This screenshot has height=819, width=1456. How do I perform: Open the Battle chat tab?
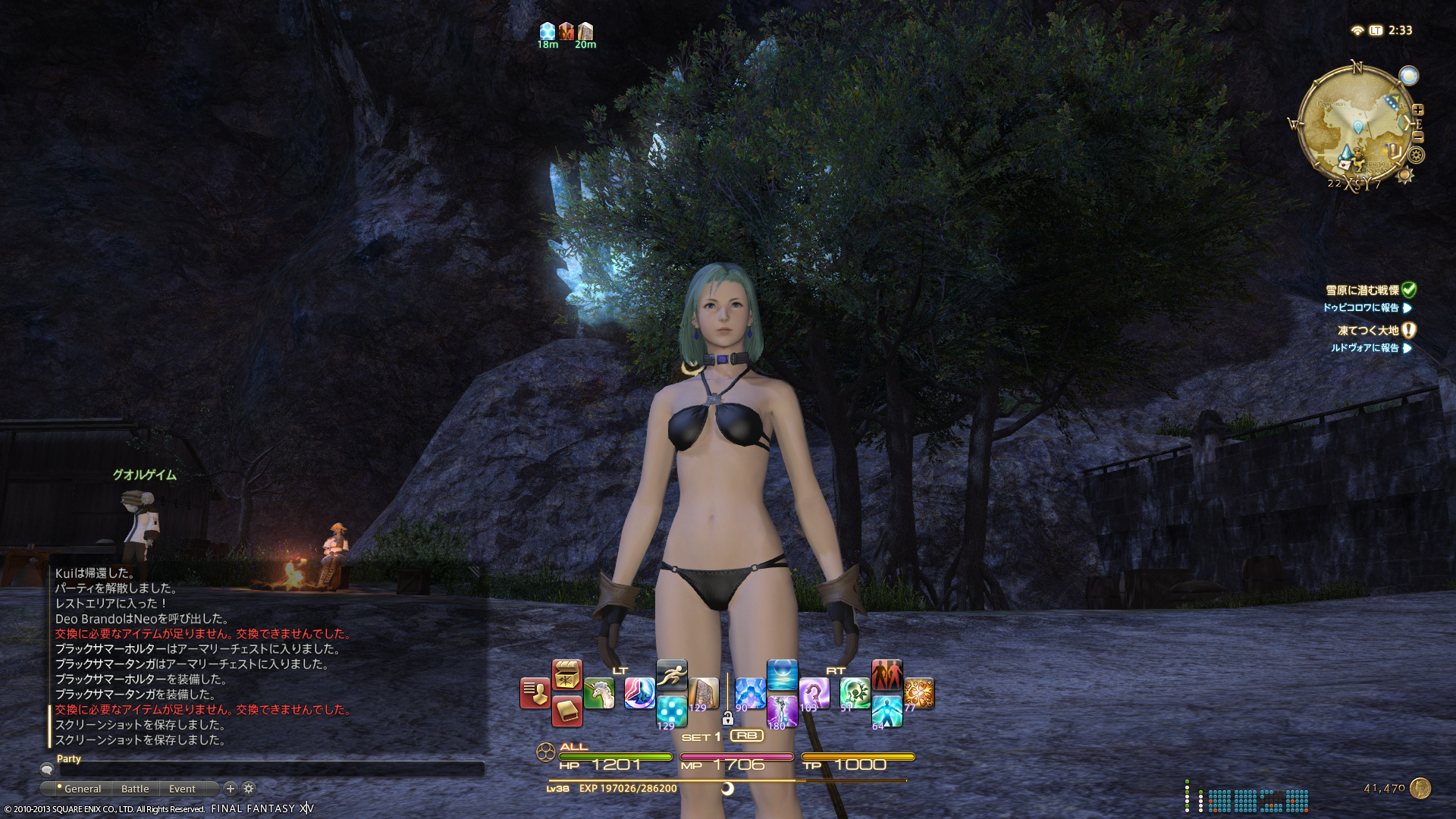135,789
